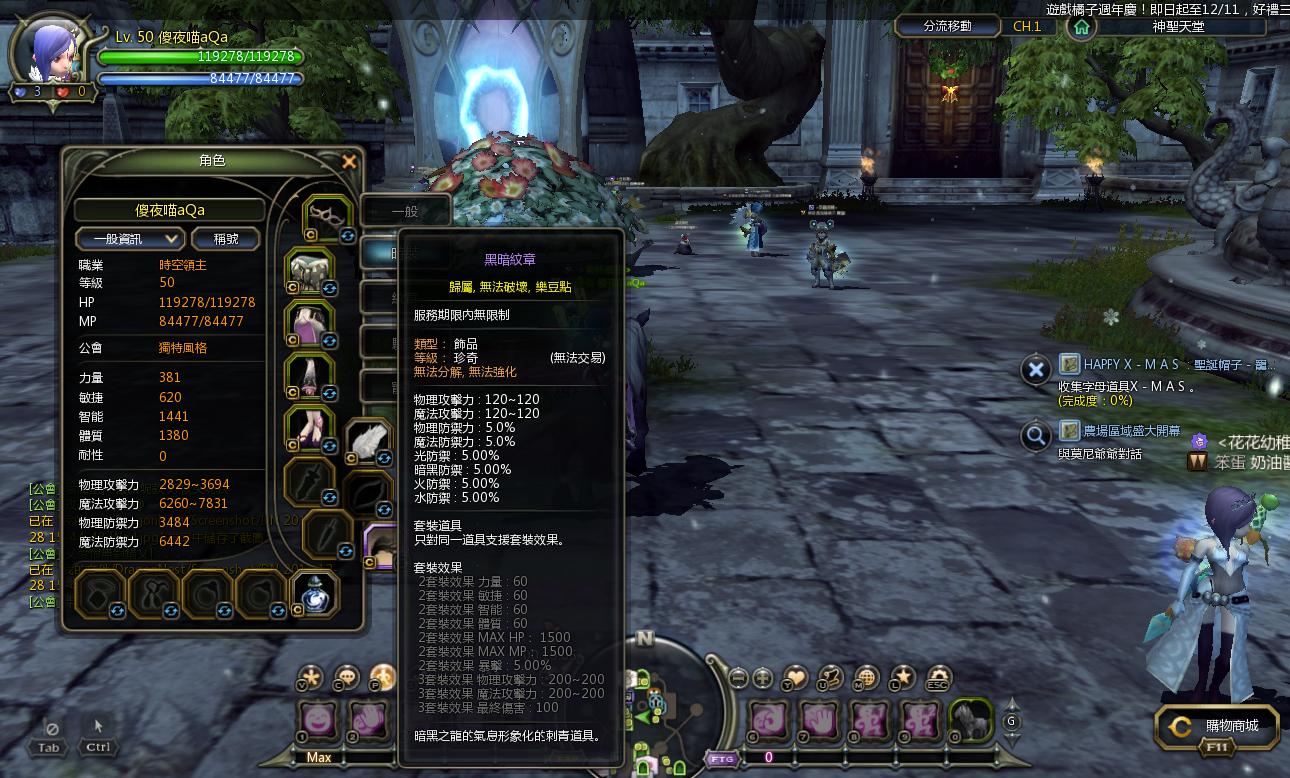Click the FTG fatigue button
The image size is (1290, 778).
pyautogui.click(x=722, y=758)
